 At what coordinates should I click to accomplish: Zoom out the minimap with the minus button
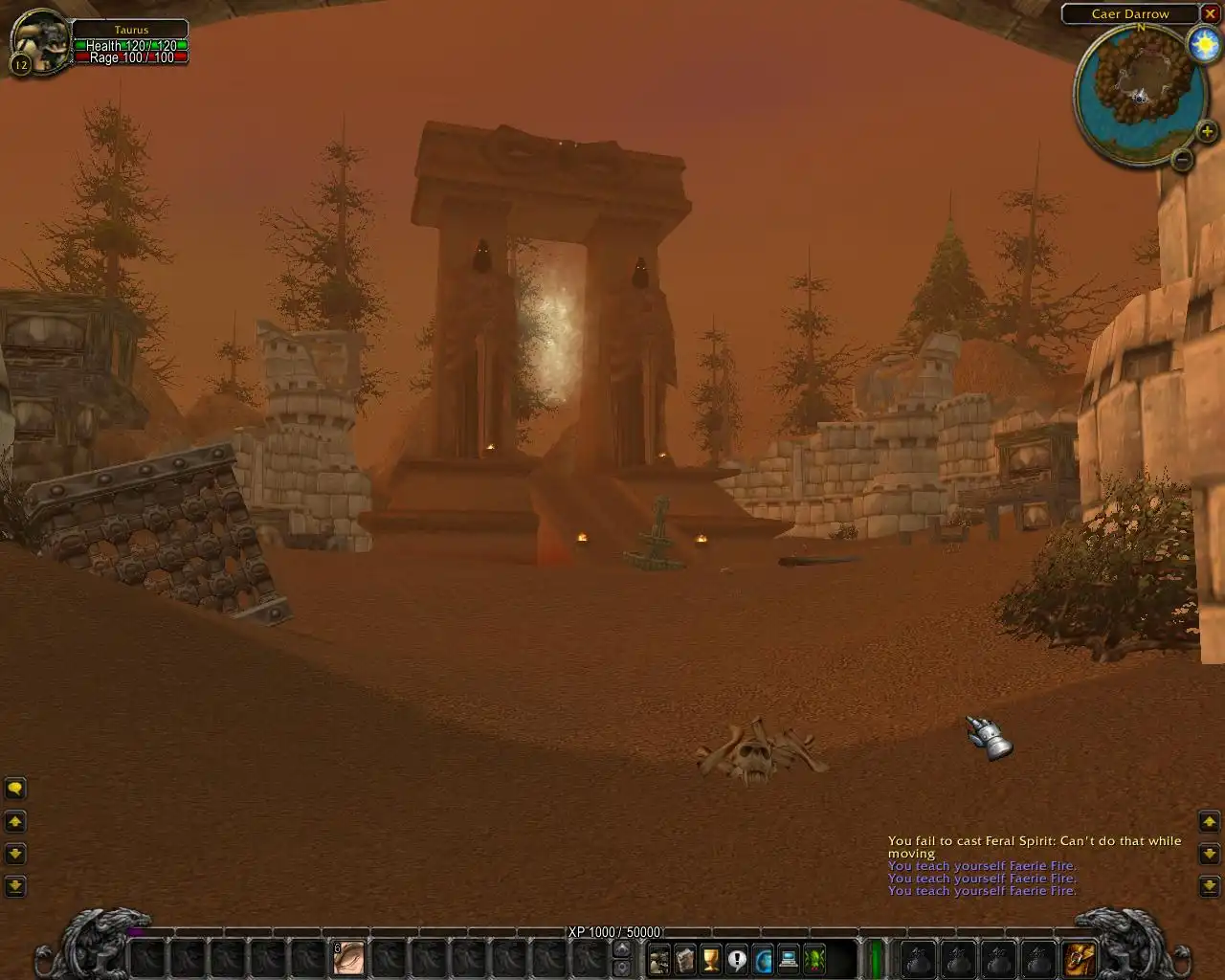1183,159
